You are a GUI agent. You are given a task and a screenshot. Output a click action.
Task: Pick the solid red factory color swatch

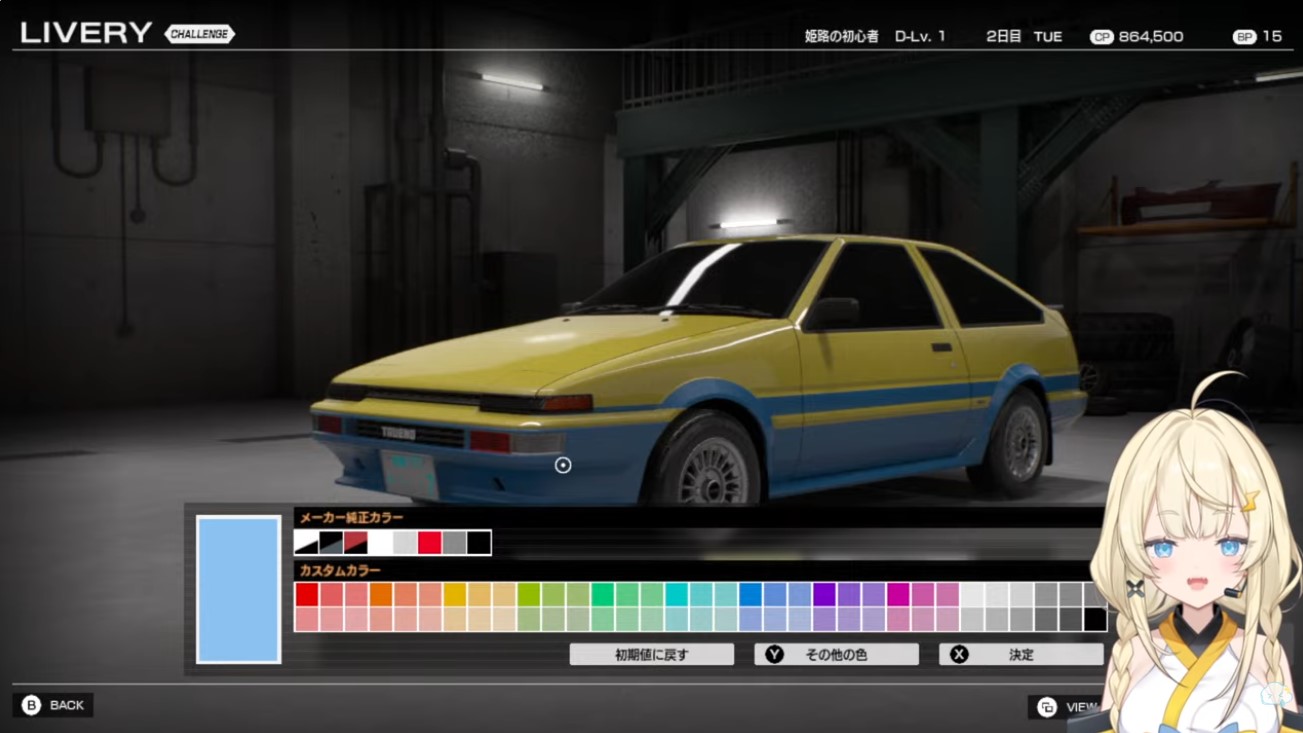click(430, 543)
